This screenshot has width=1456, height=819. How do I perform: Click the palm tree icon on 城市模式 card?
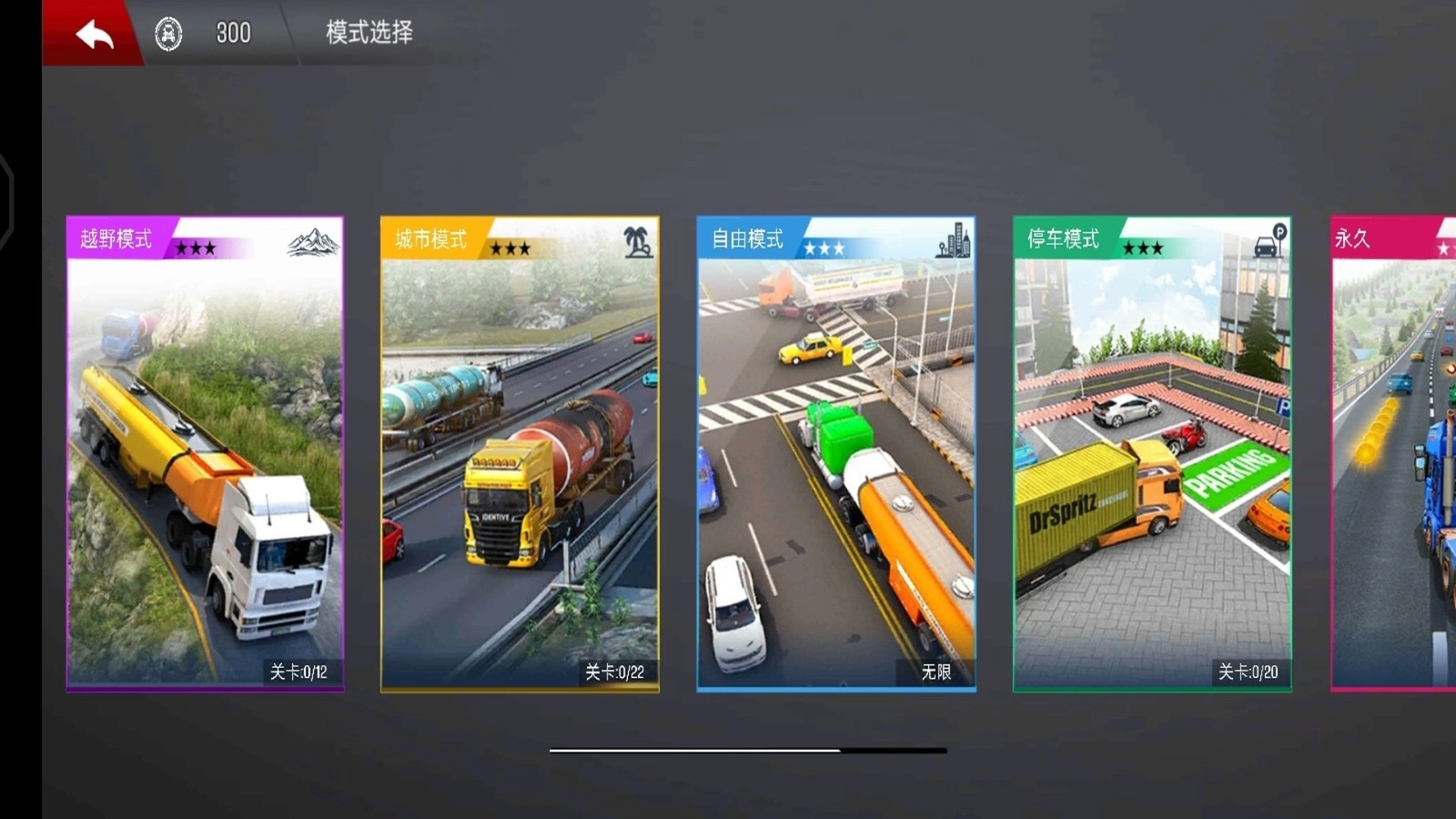tap(636, 242)
